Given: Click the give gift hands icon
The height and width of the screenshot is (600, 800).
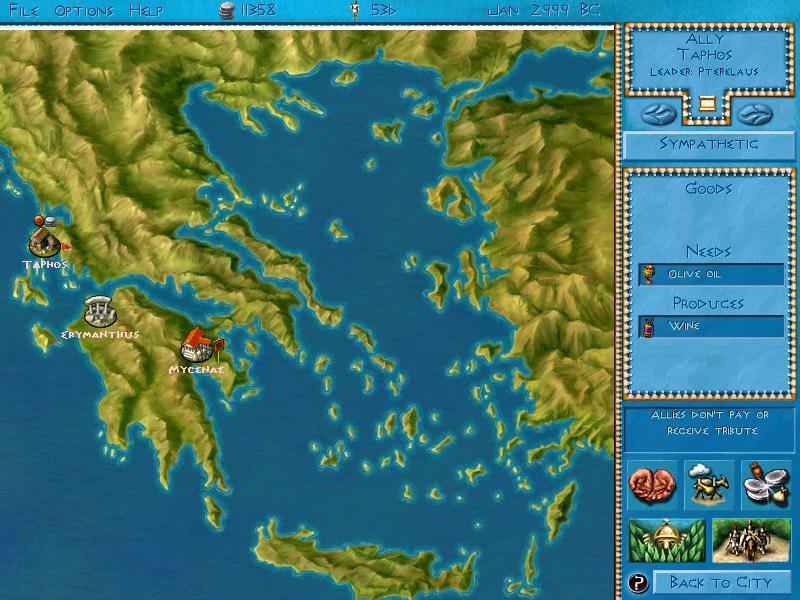Looking at the screenshot, I should pyautogui.click(x=653, y=485).
